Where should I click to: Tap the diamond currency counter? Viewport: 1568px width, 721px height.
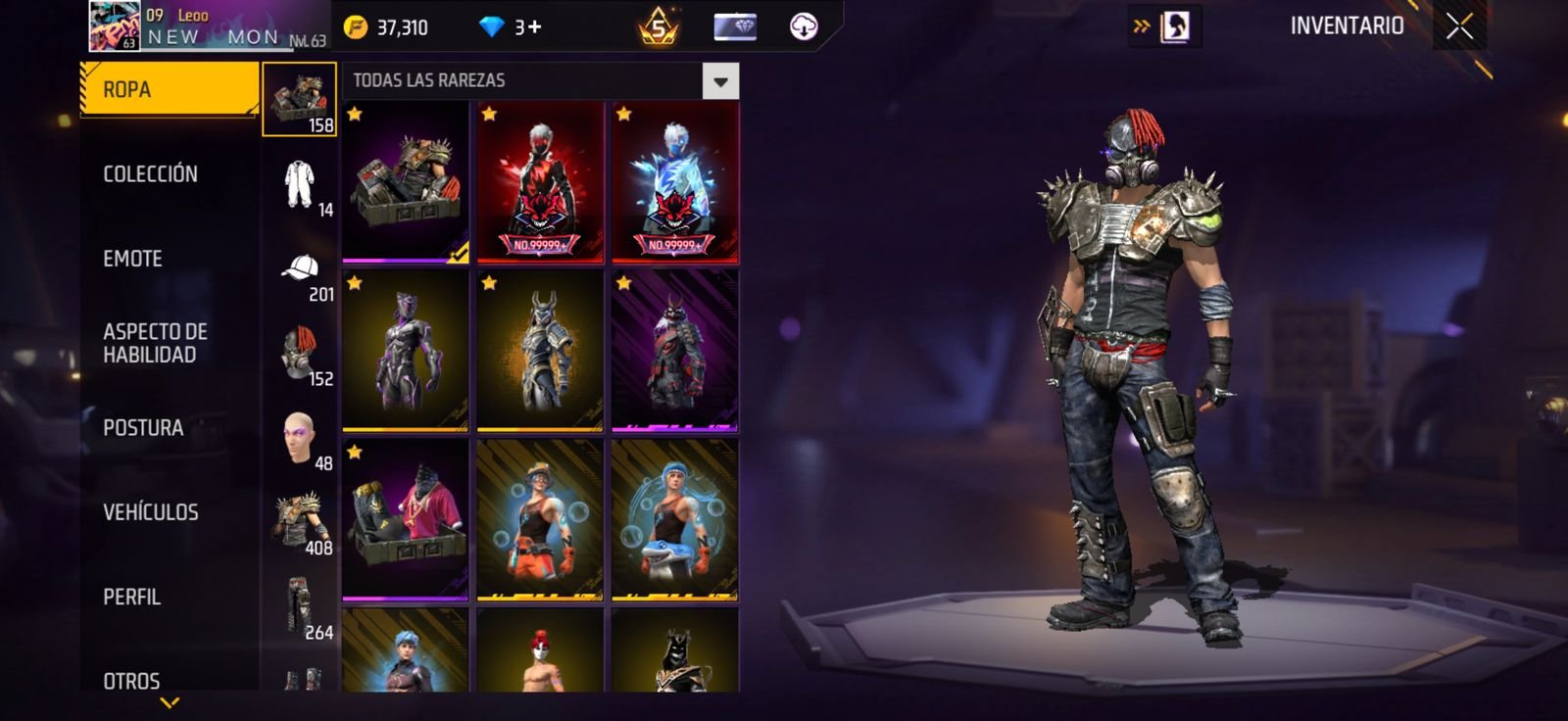point(511,27)
